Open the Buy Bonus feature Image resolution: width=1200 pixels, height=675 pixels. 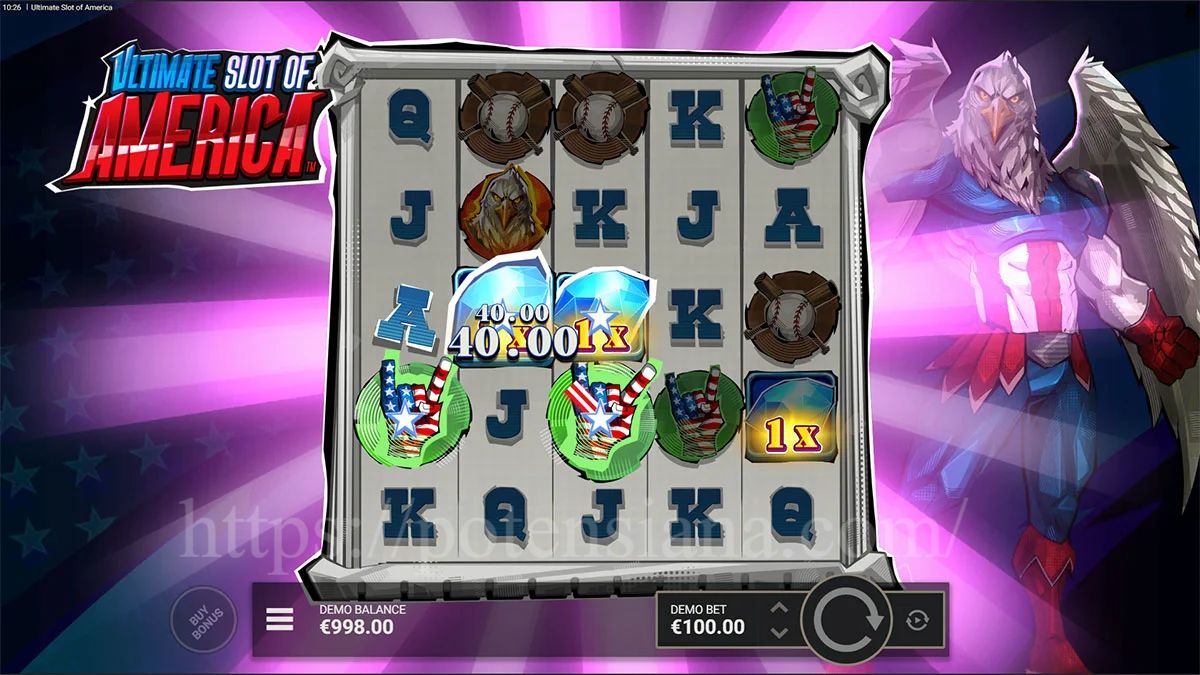pyautogui.click(x=203, y=621)
